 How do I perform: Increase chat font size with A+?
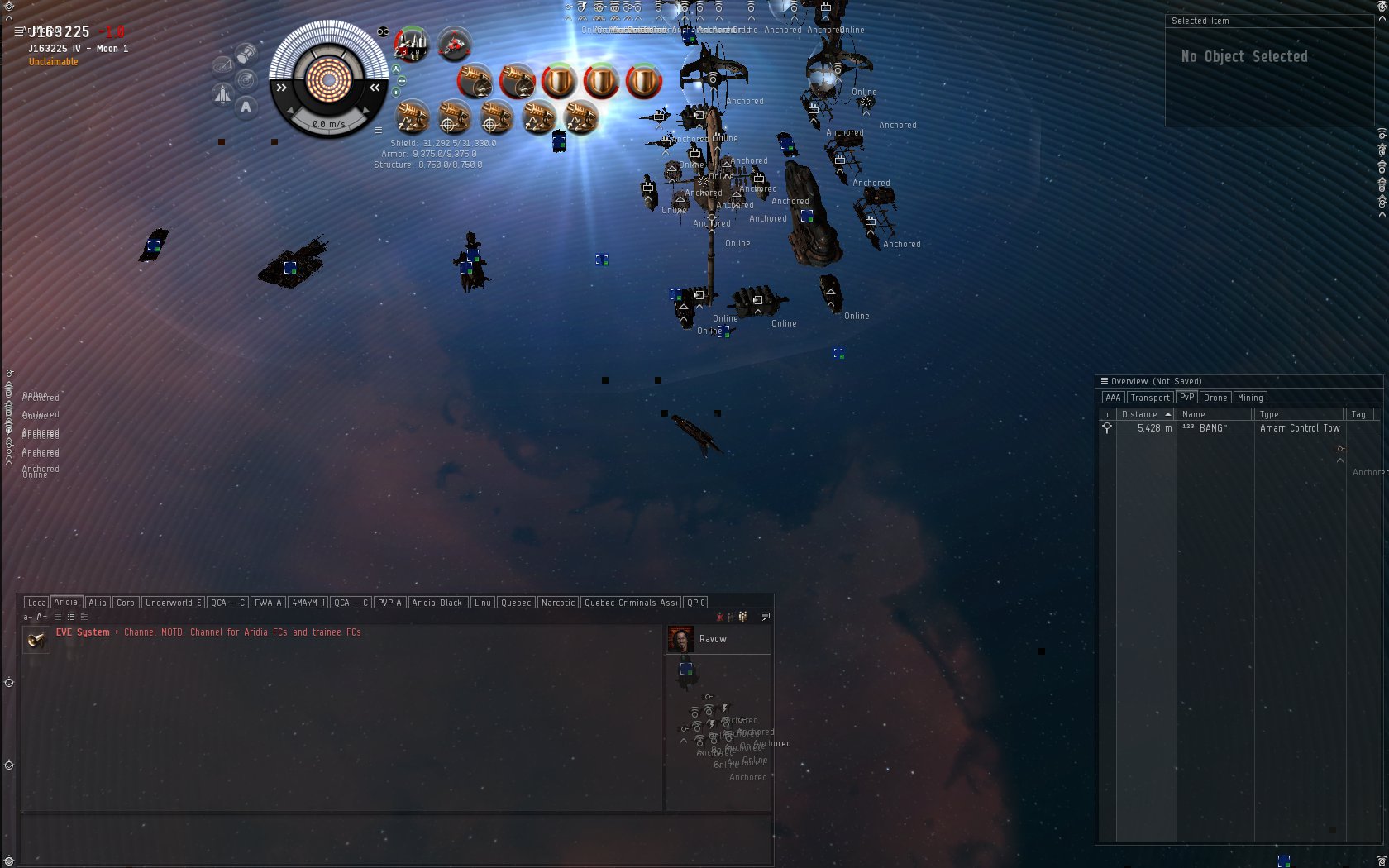coord(41,617)
